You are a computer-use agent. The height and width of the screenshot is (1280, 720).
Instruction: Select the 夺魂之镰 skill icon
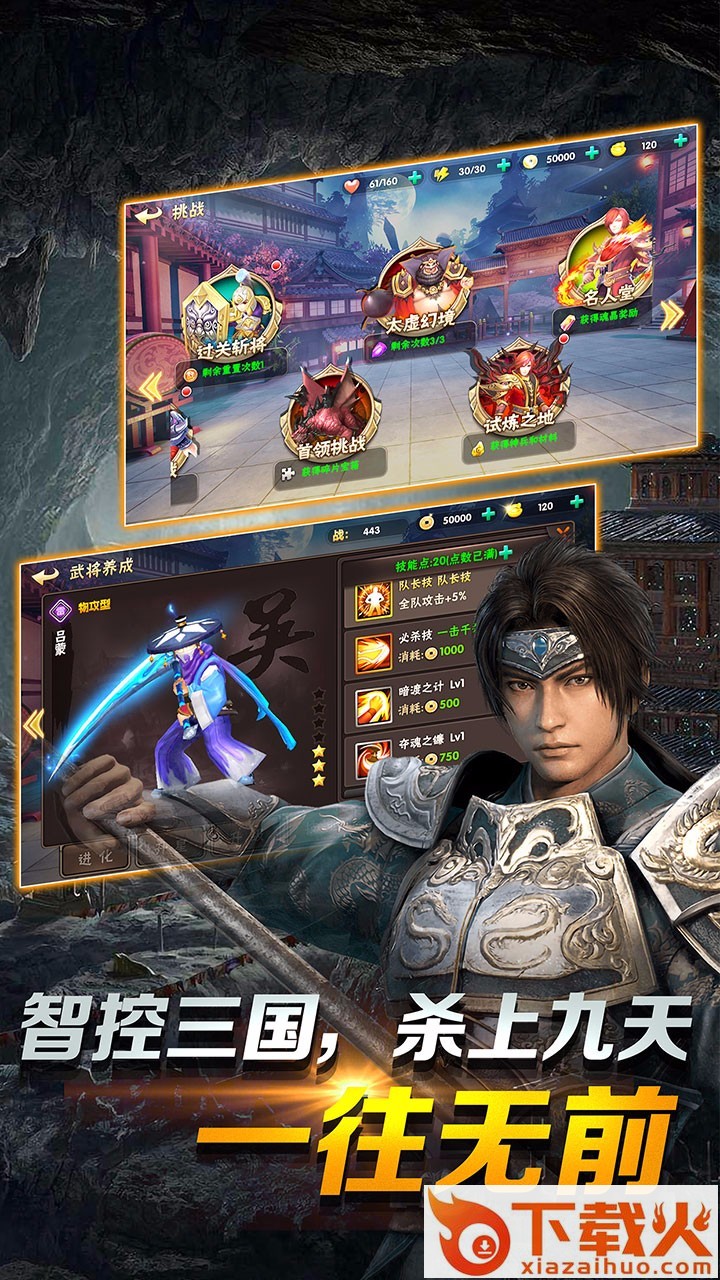(x=375, y=756)
